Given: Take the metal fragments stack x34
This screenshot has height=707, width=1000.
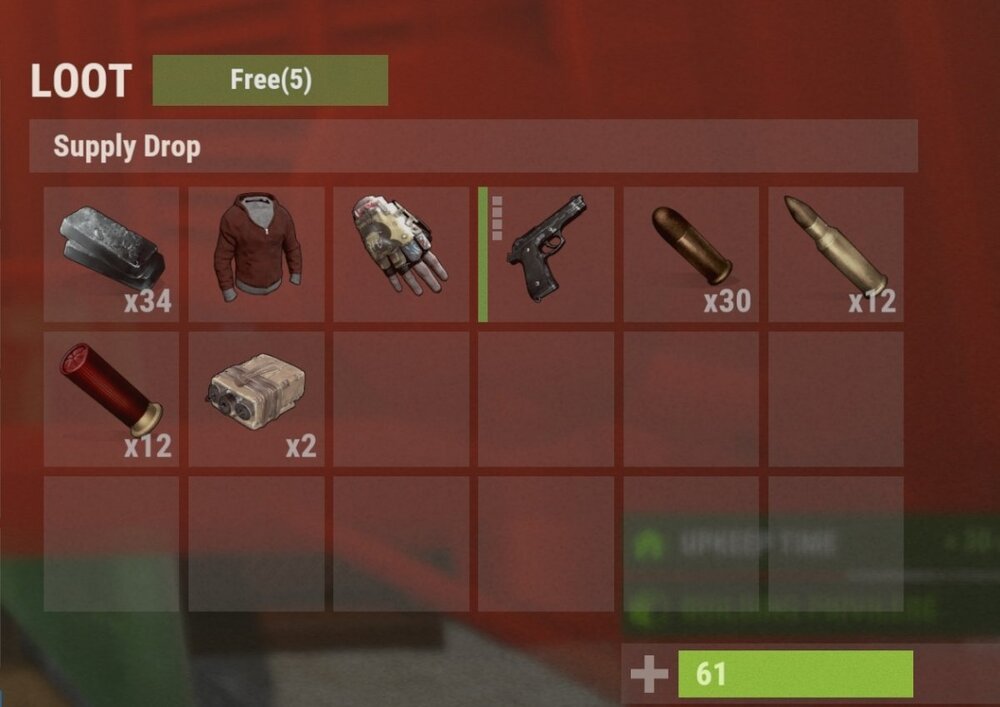Looking at the screenshot, I should point(111,254).
